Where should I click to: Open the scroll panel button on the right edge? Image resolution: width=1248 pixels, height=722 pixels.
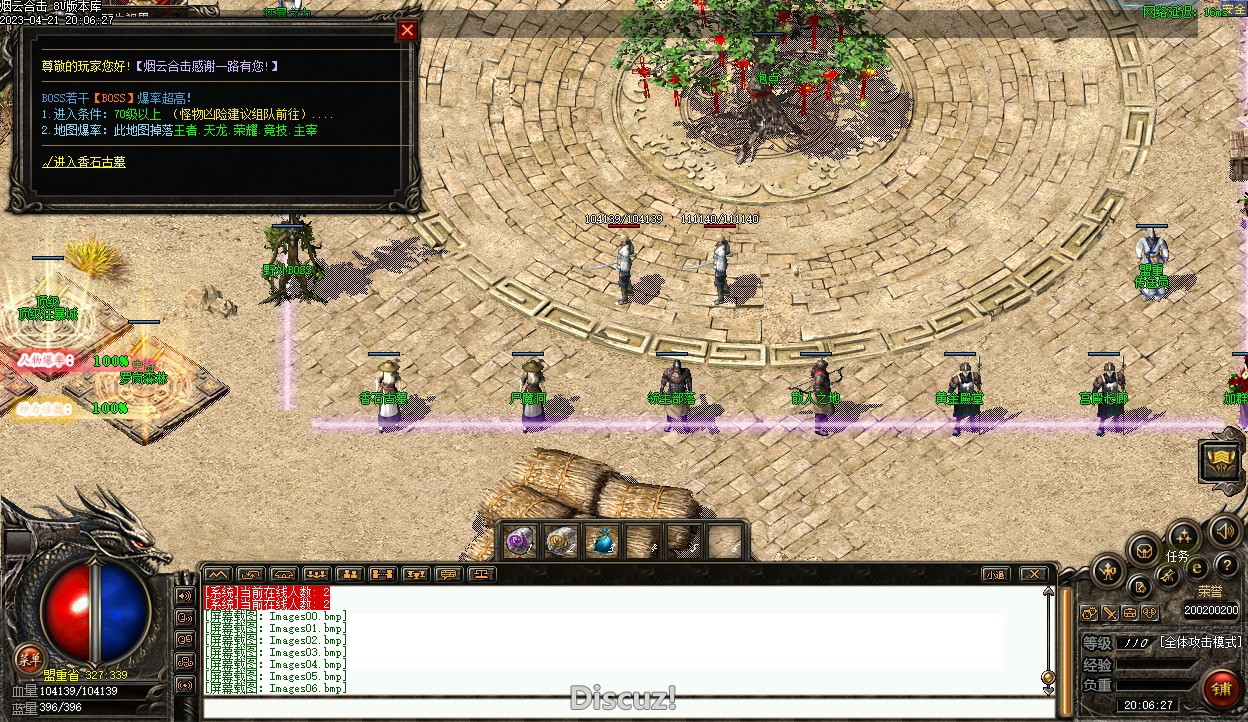click(x=1220, y=461)
